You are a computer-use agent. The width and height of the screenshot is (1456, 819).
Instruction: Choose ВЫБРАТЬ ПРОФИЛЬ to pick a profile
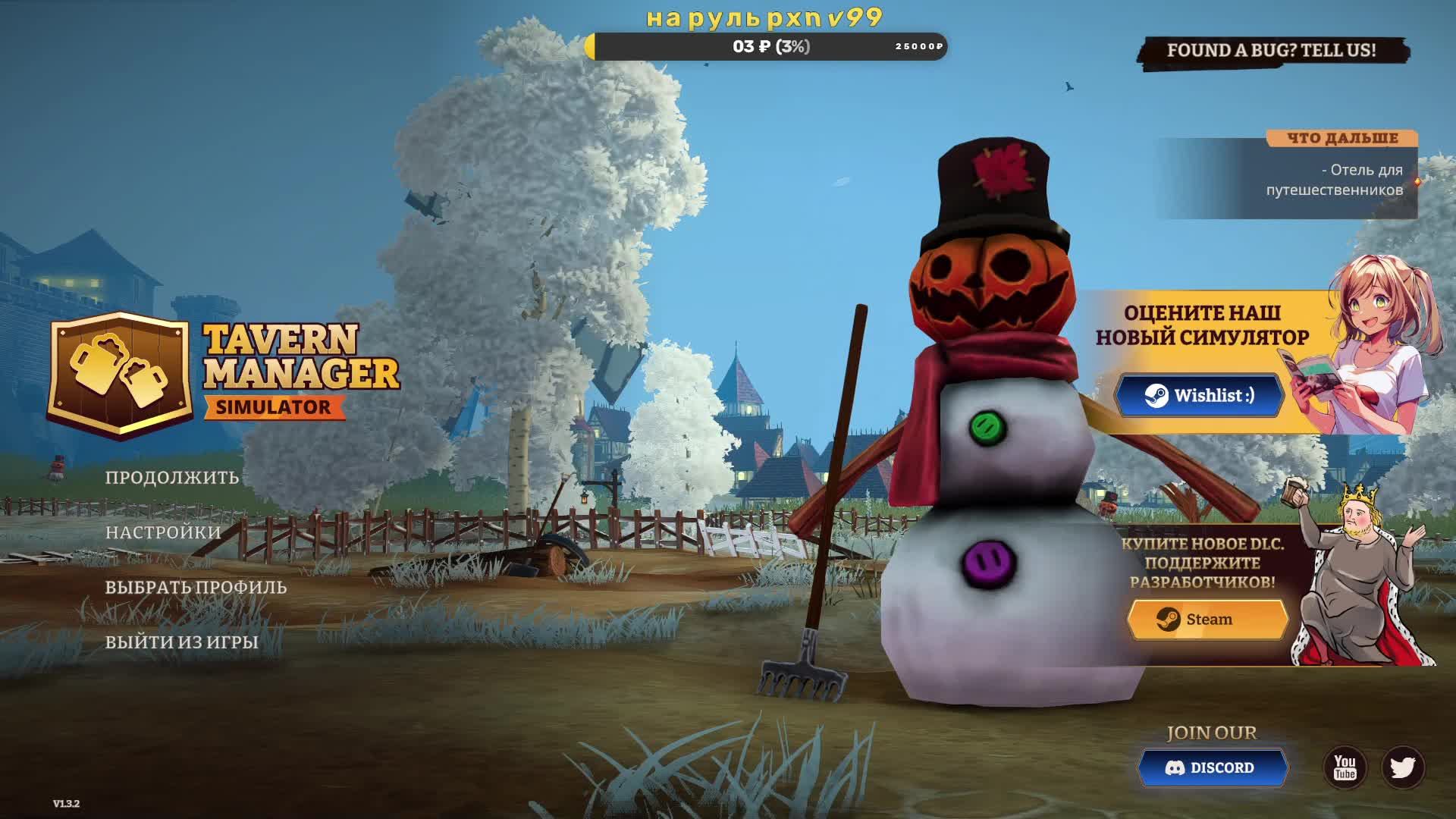click(196, 588)
